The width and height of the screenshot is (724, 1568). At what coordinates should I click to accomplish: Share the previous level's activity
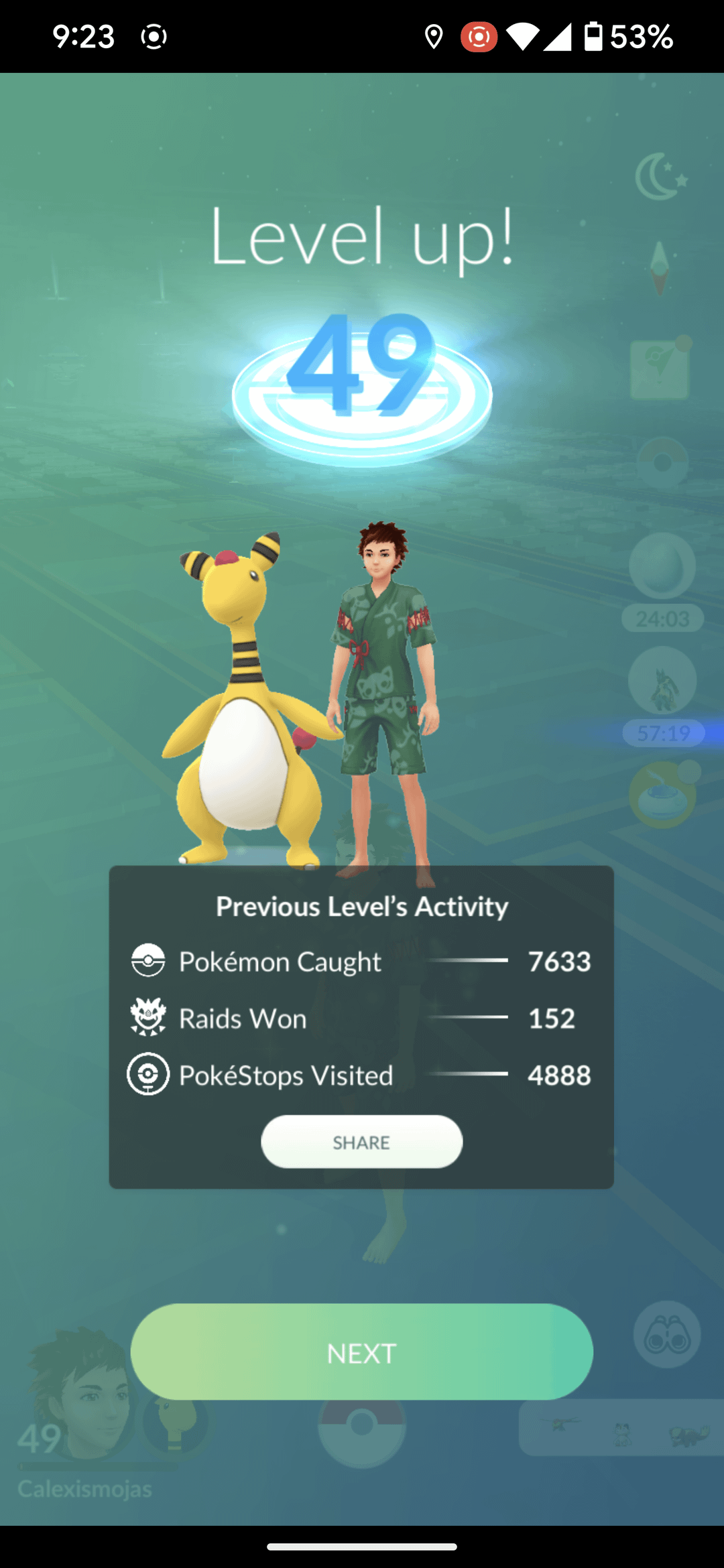[x=361, y=1142]
